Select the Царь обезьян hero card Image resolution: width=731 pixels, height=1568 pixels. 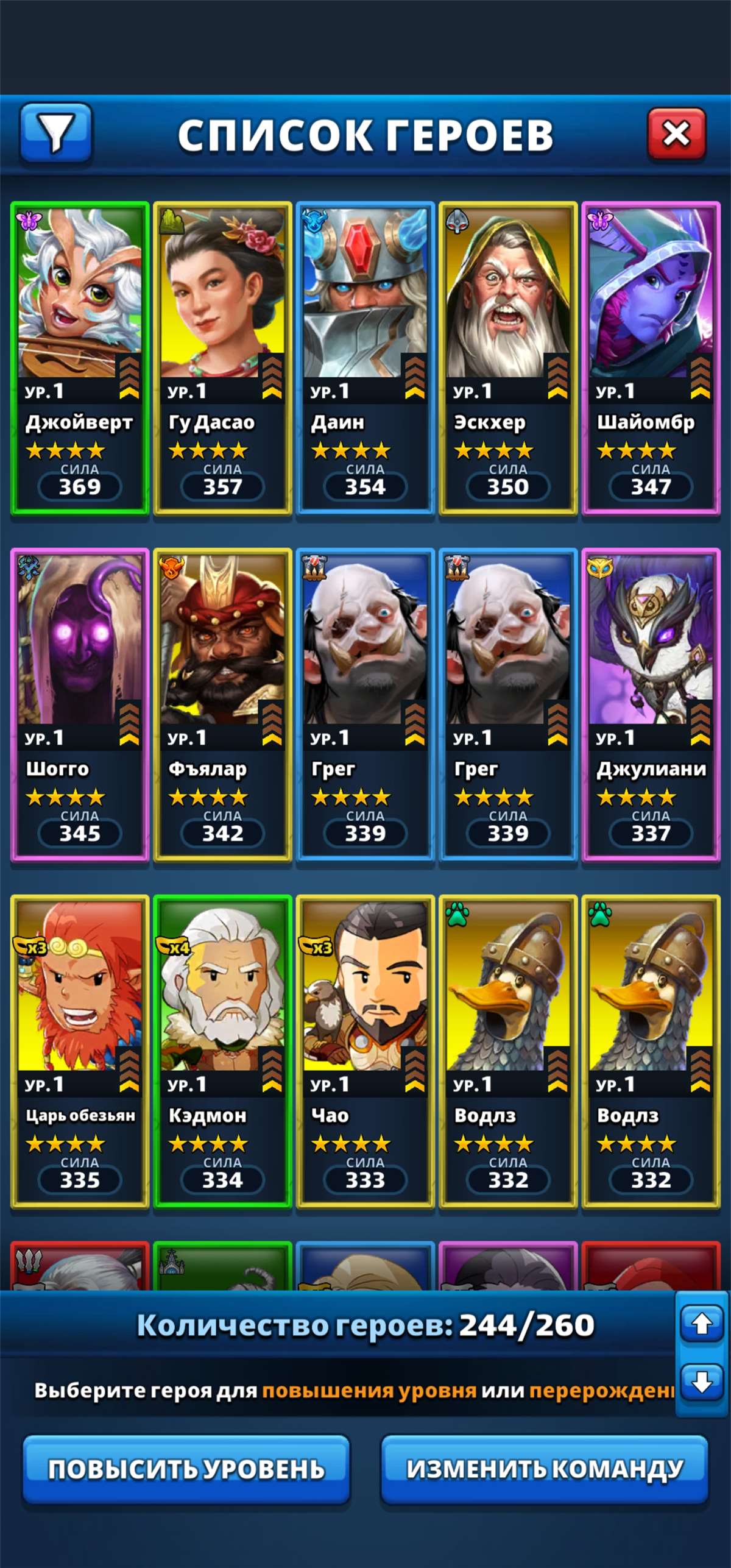pyautogui.click(x=80, y=1052)
